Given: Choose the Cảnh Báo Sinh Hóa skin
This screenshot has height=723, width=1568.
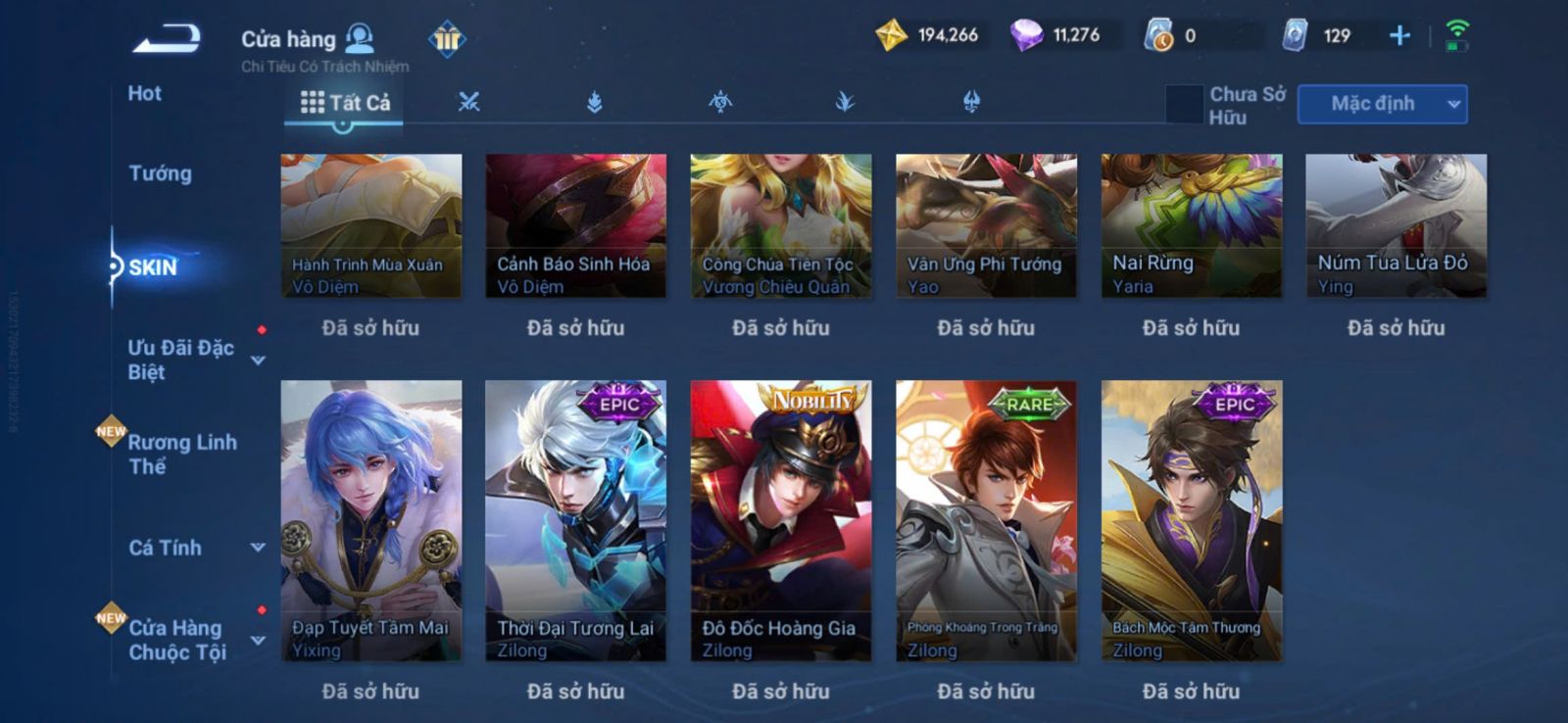Looking at the screenshot, I should click(575, 225).
